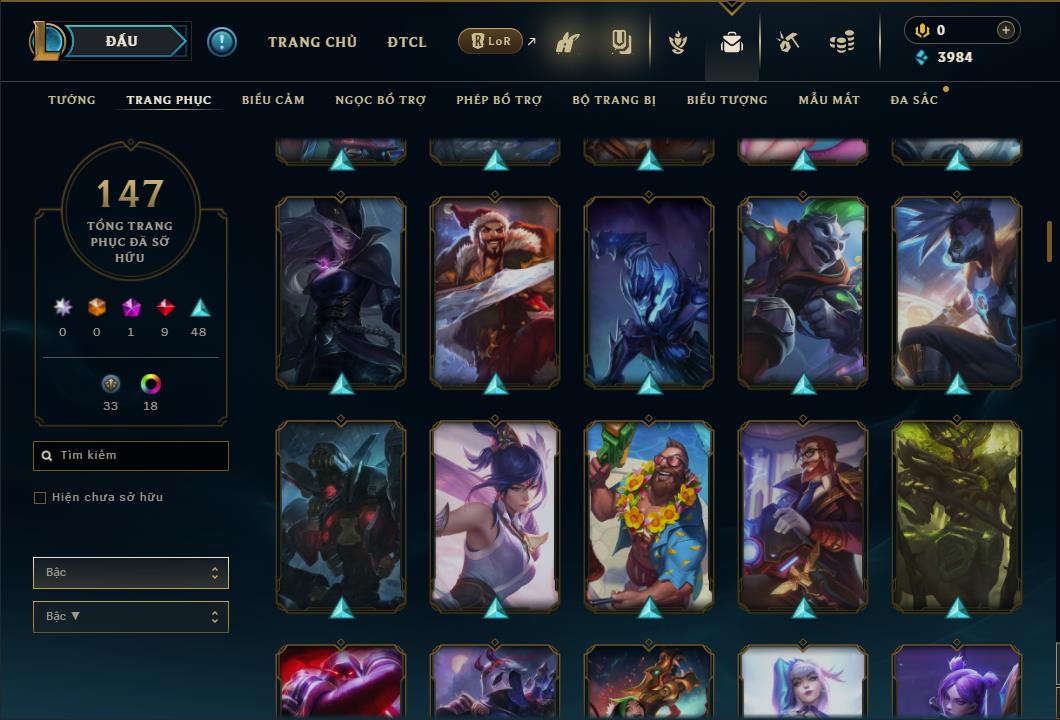The image size is (1060, 720).
Task: Open the TRANG CHỦ home page
Action: (x=312, y=42)
